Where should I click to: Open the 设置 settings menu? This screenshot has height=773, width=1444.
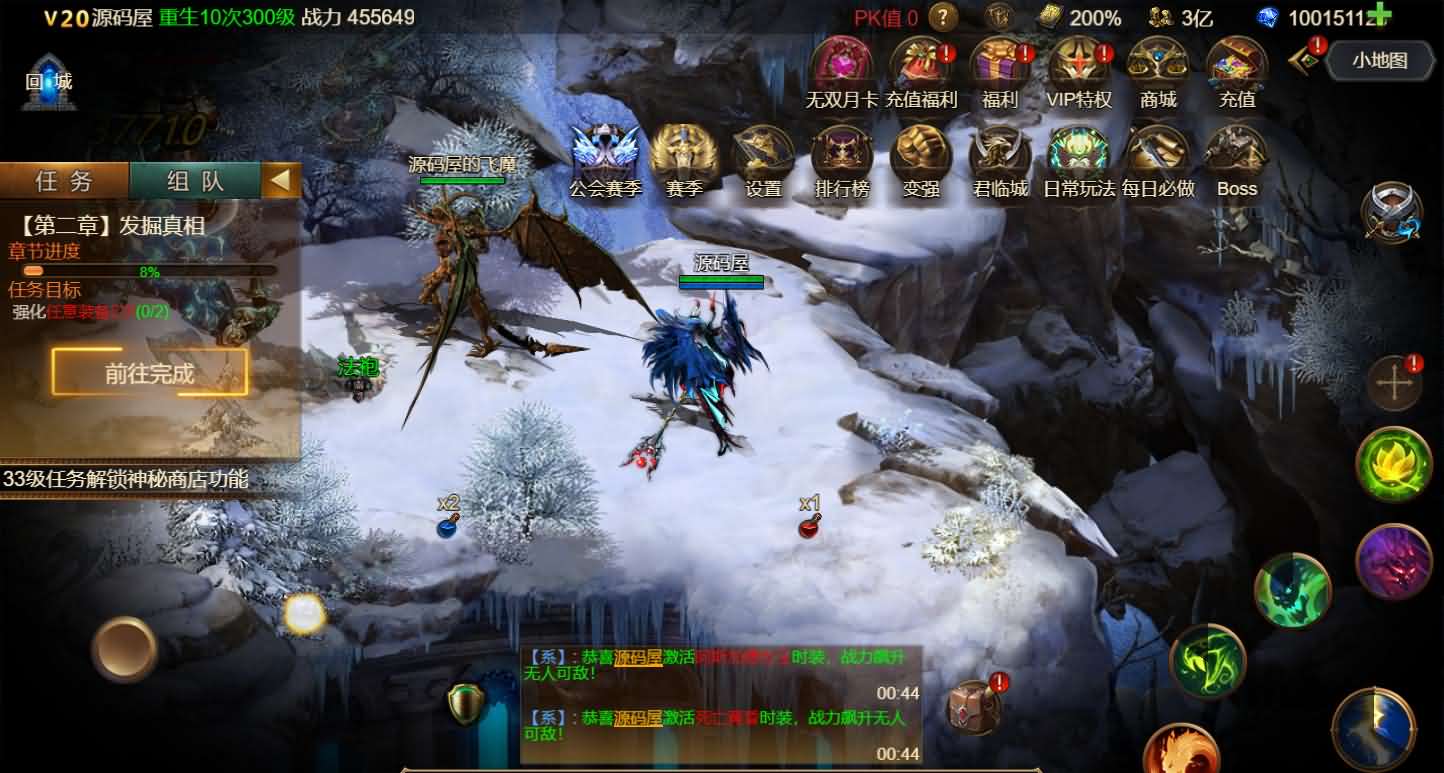(x=763, y=156)
